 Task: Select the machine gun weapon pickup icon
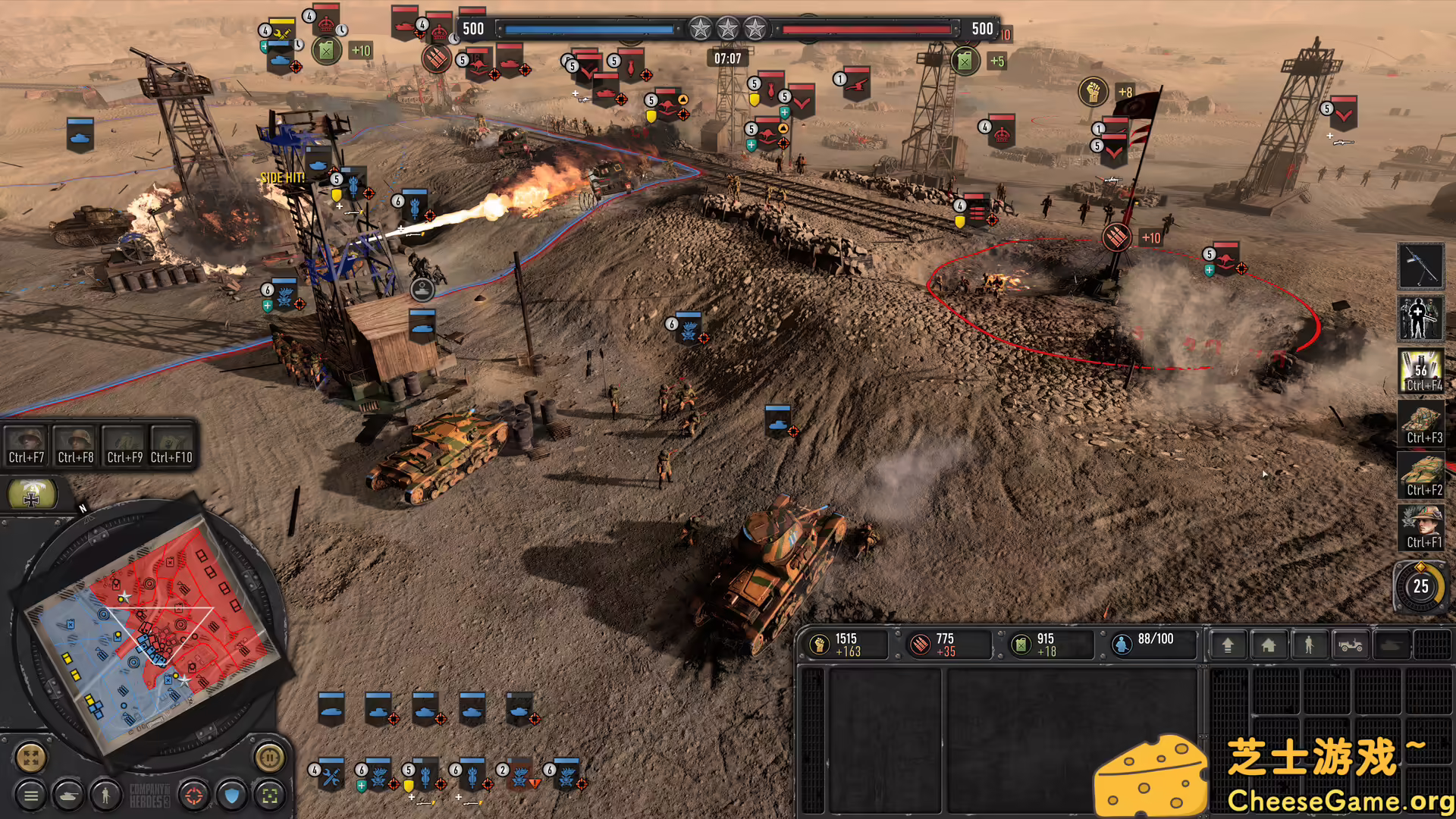point(1421,266)
